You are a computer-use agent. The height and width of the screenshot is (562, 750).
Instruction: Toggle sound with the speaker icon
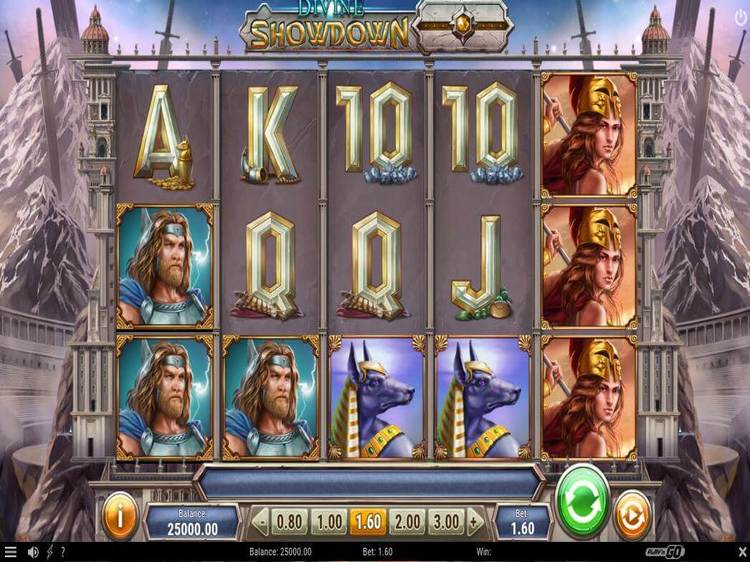click(x=33, y=552)
